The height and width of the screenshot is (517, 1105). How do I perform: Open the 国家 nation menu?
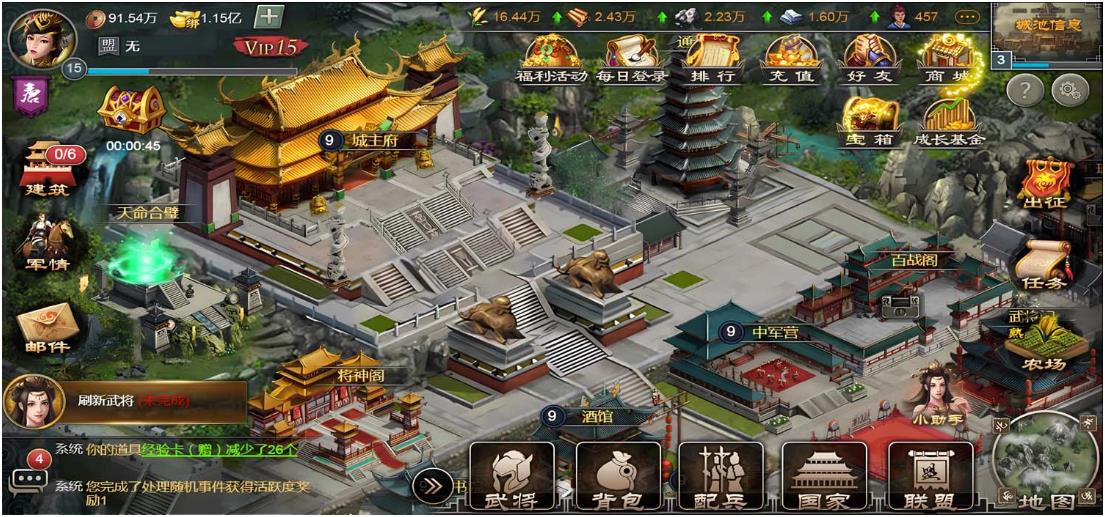[x=823, y=477]
